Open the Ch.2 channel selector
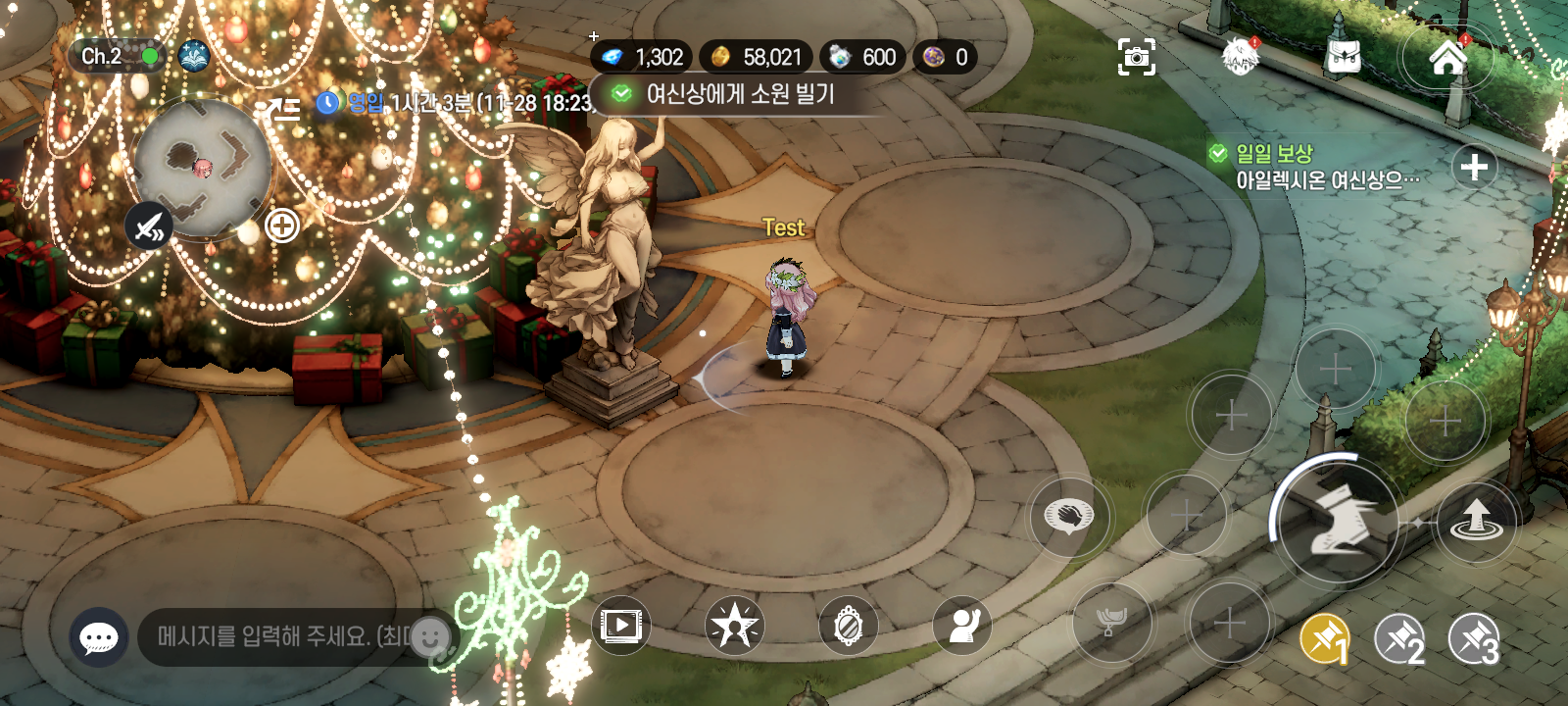This screenshot has width=1568, height=706. click(x=116, y=57)
